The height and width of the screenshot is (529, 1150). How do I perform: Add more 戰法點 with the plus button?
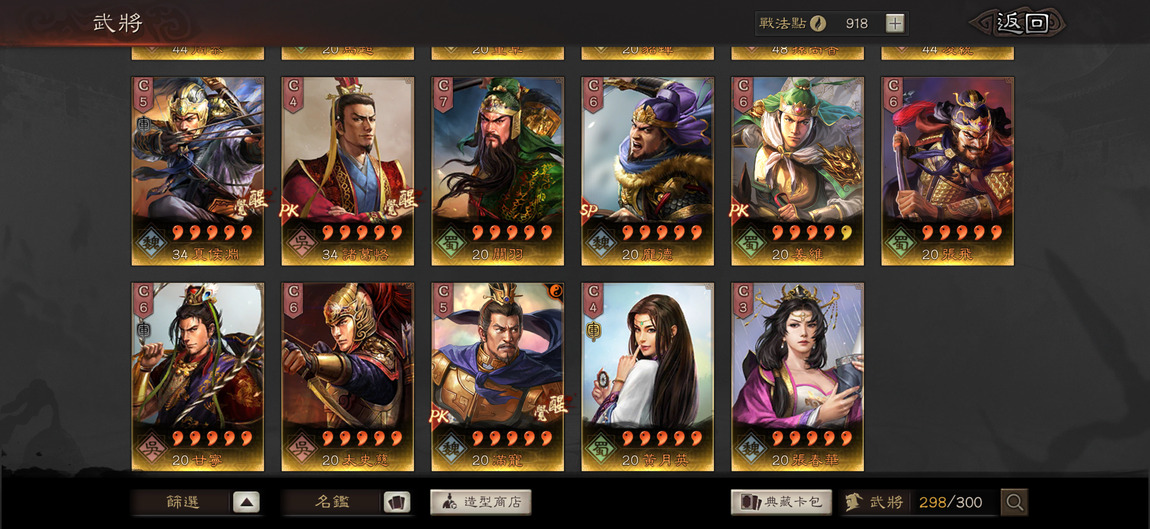(895, 23)
